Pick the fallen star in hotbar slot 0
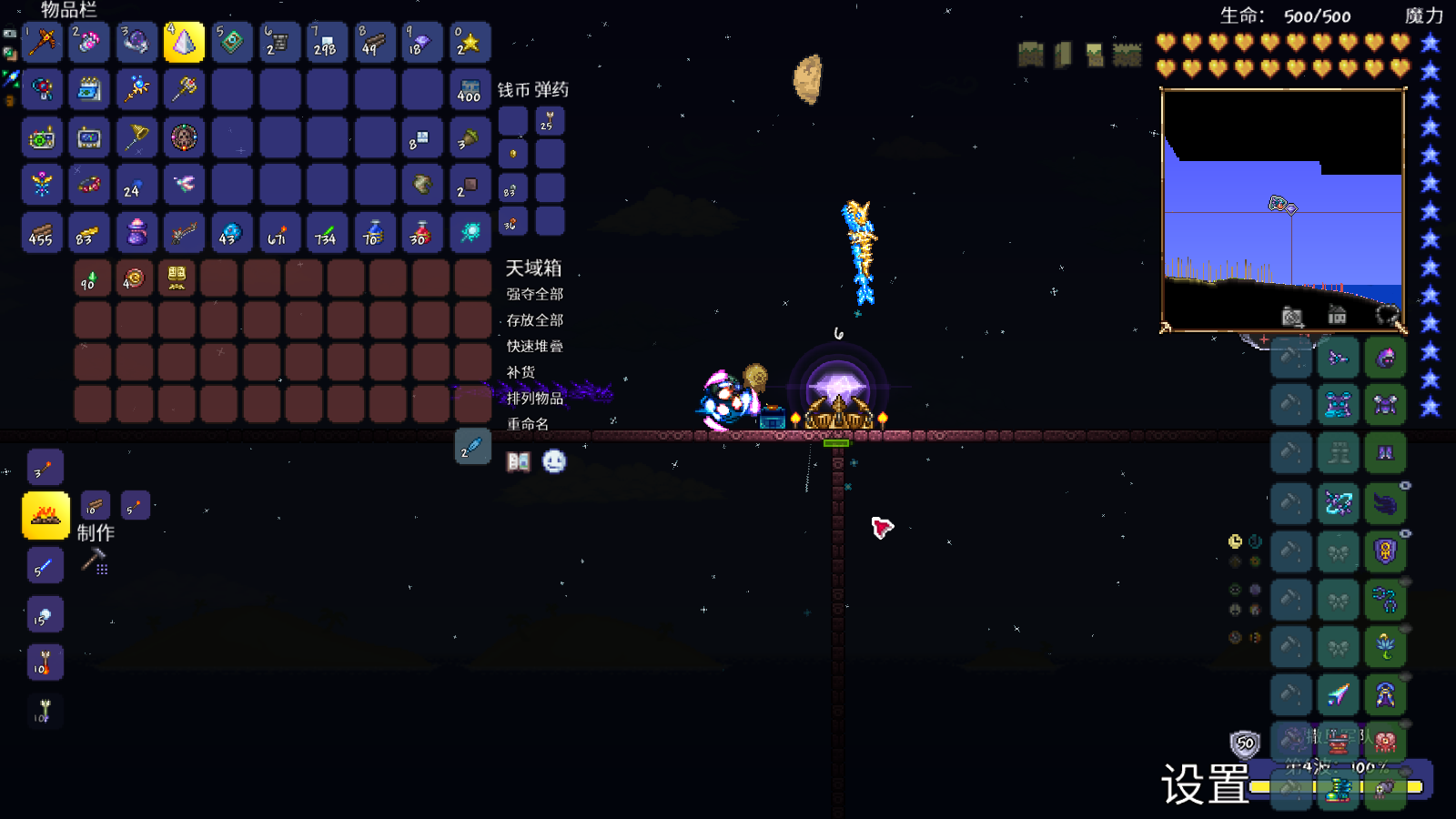This screenshot has width=1456, height=819. (x=470, y=42)
